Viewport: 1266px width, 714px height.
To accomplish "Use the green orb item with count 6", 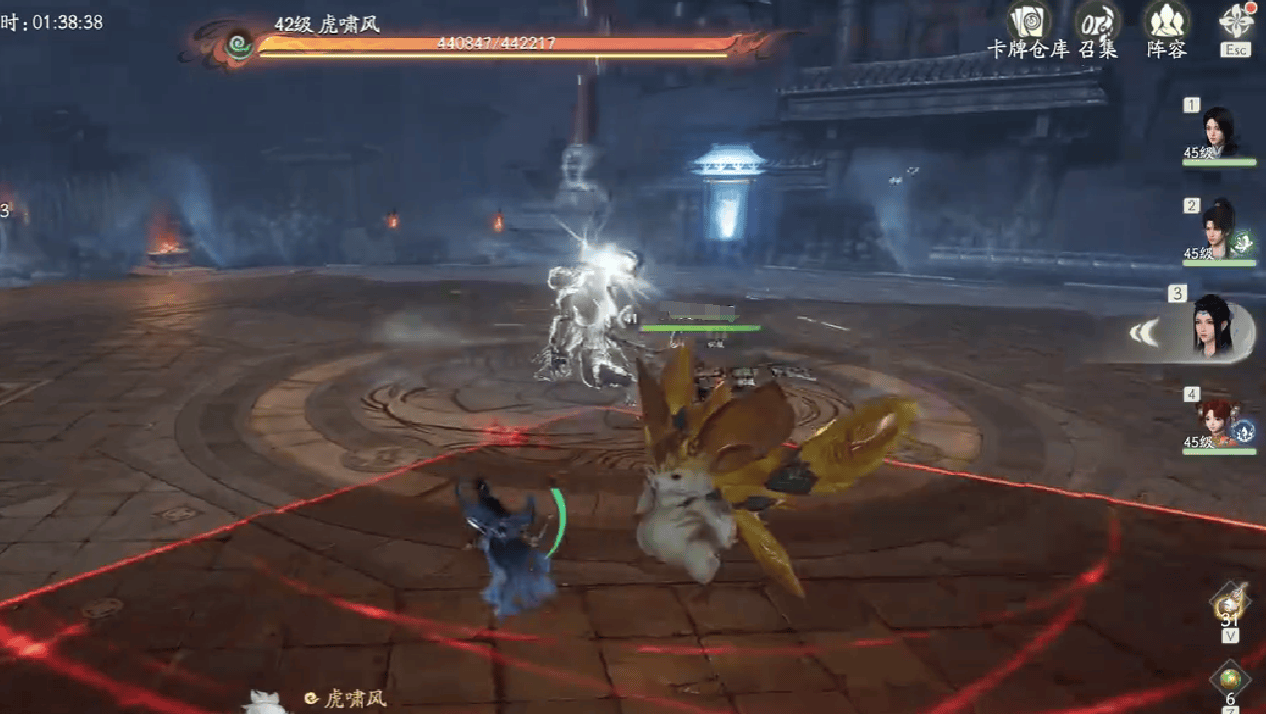I will click(1230, 679).
